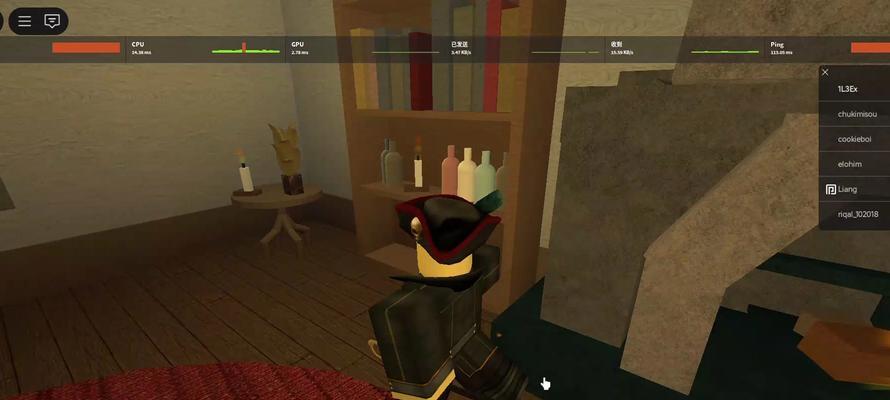
Task: Close the player list panel
Action: (825, 72)
